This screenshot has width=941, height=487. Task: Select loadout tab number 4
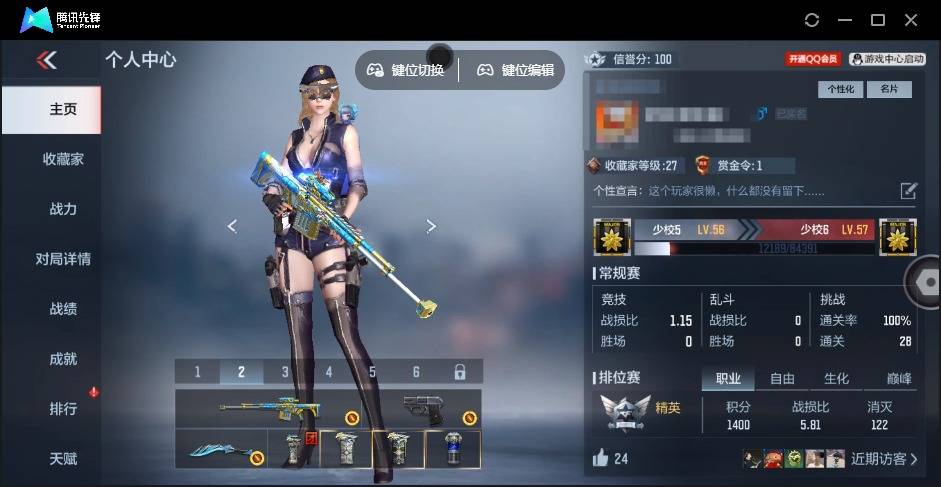(328, 372)
